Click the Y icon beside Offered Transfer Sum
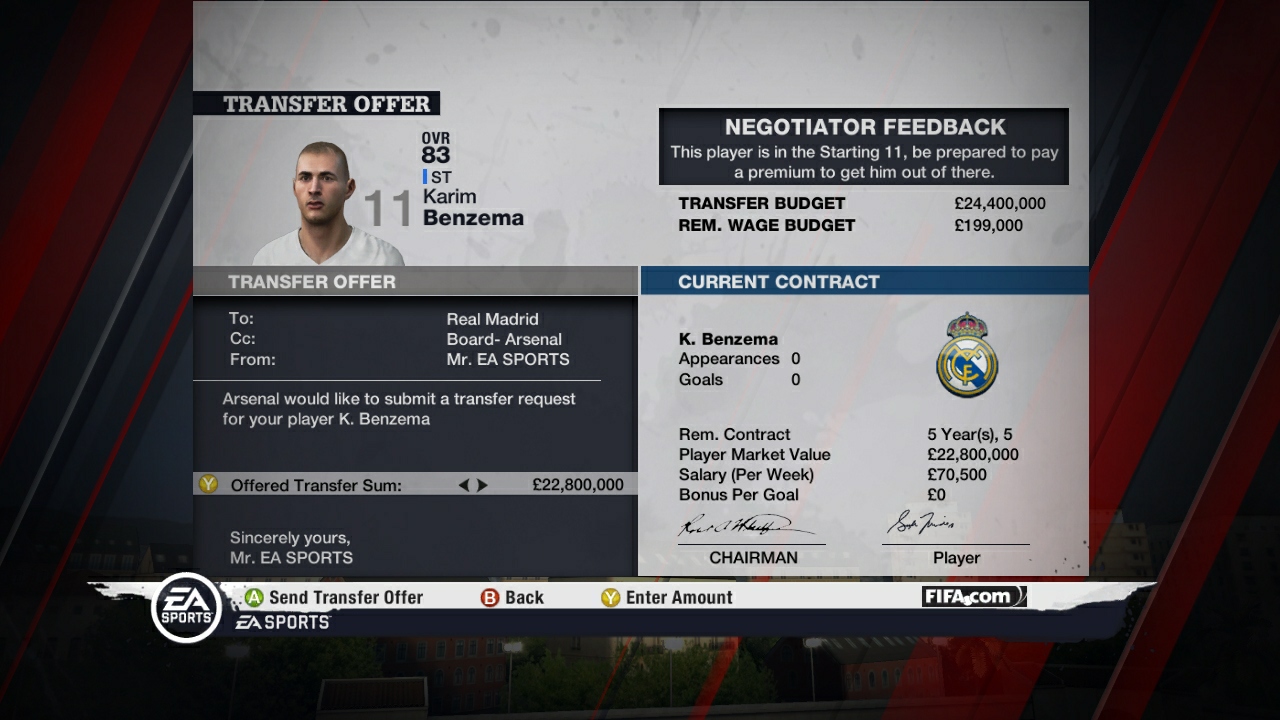Image resolution: width=1280 pixels, height=720 pixels. (x=207, y=484)
